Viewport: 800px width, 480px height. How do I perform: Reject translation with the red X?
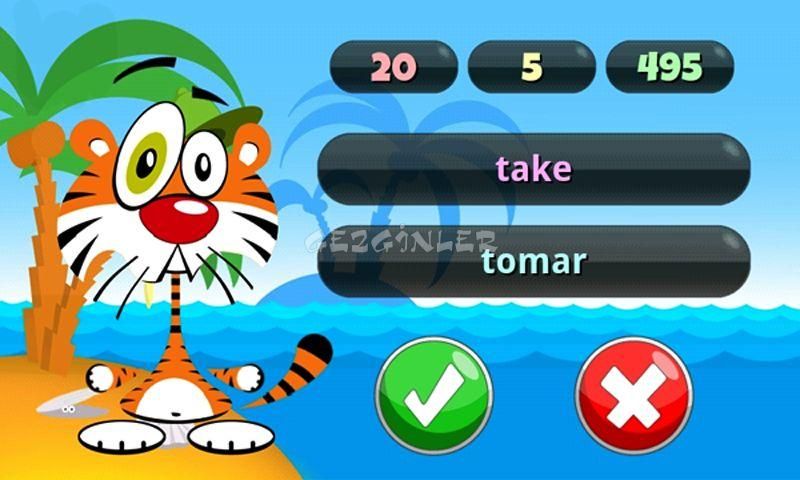pos(634,395)
